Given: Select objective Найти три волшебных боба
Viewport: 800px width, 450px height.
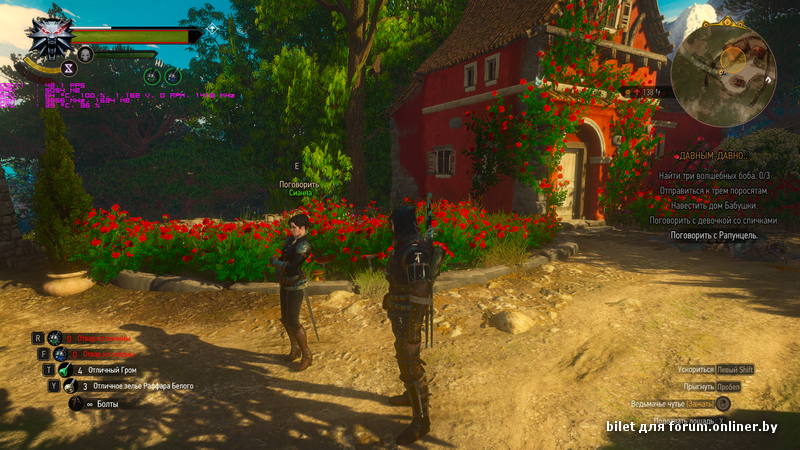Looking at the screenshot, I should click(713, 175).
